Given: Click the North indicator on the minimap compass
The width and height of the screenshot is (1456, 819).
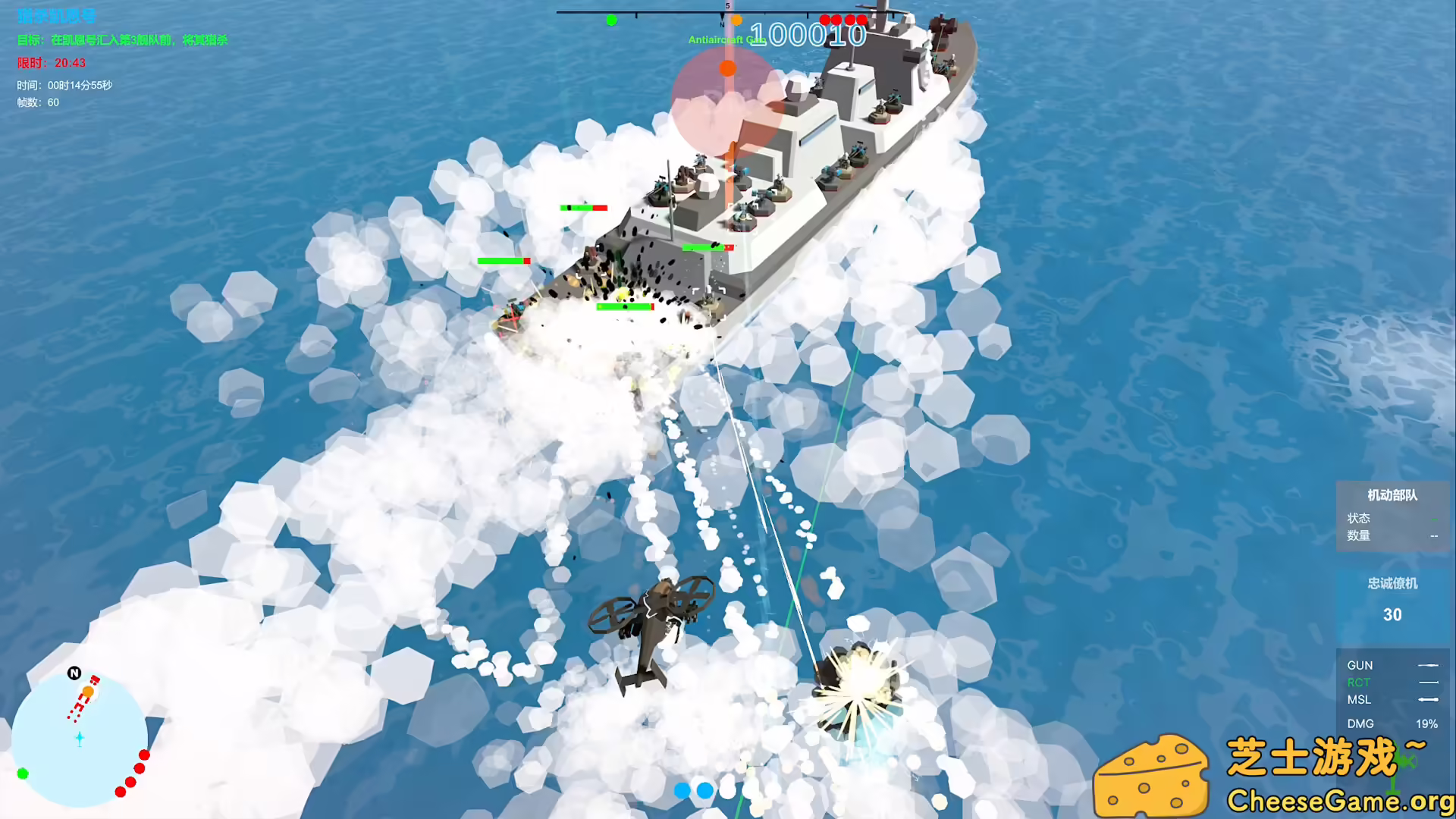Looking at the screenshot, I should (74, 672).
